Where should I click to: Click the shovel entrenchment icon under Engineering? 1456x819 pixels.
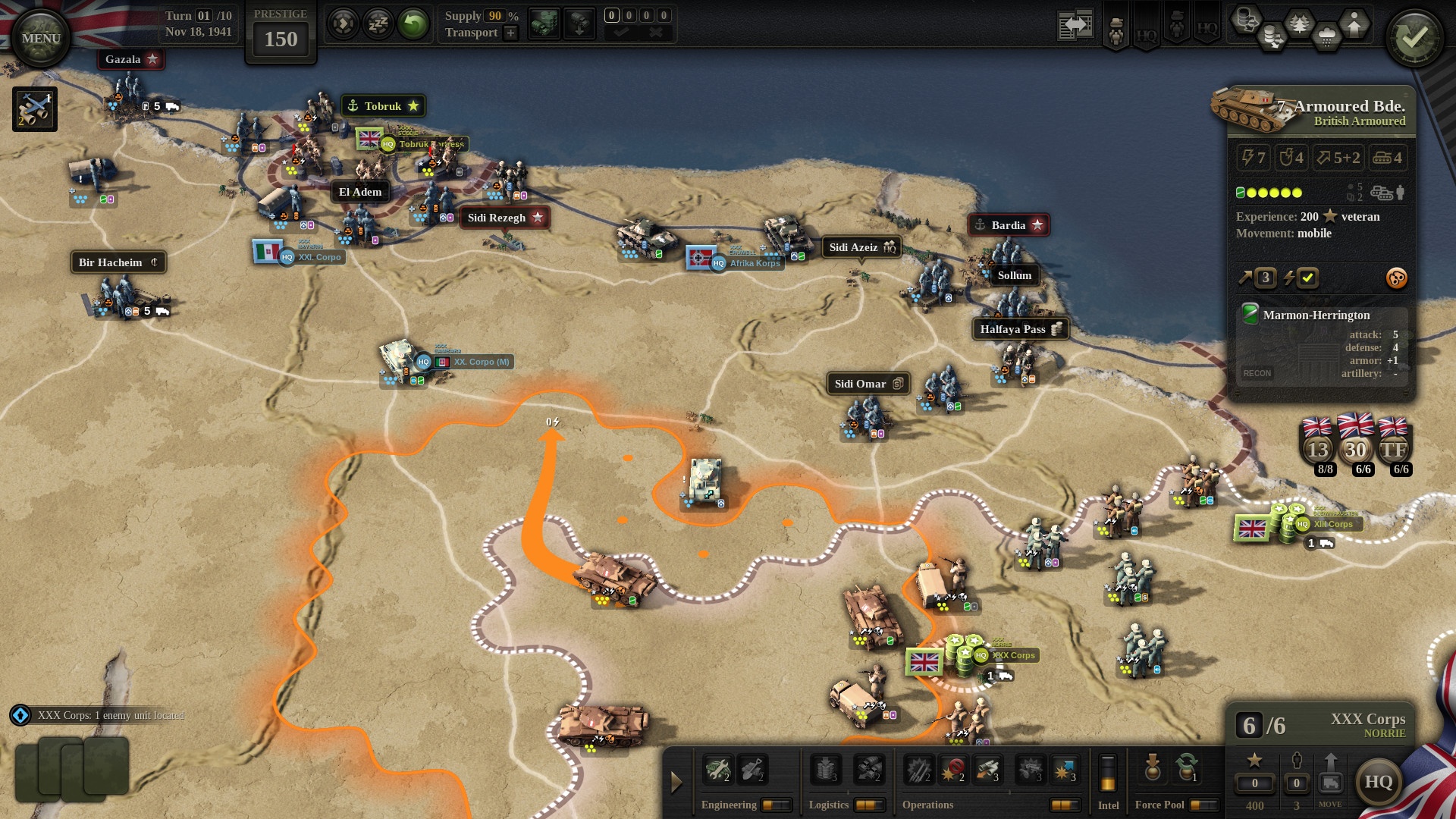(752, 770)
